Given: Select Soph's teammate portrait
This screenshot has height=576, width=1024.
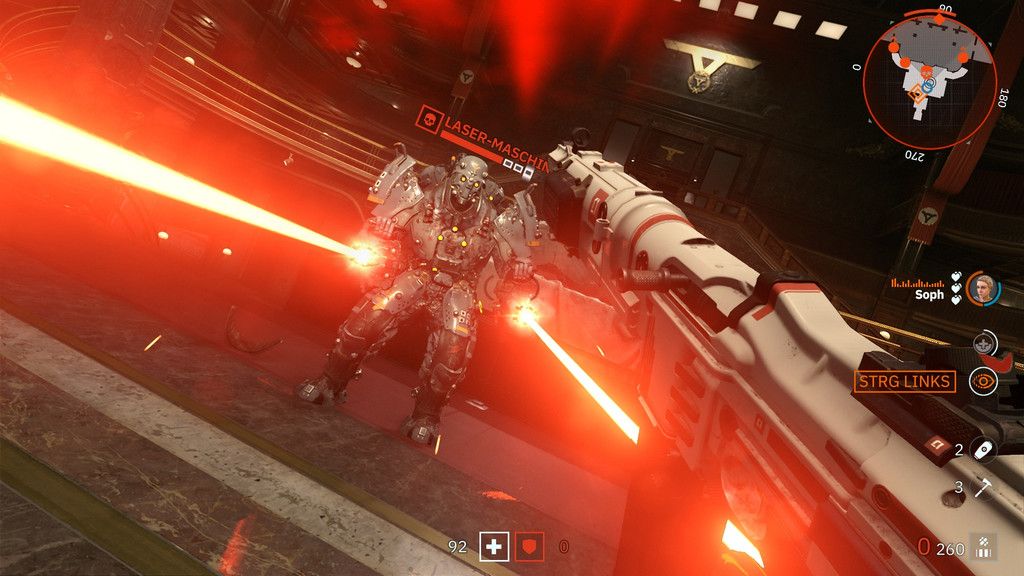Looking at the screenshot, I should pos(984,288).
